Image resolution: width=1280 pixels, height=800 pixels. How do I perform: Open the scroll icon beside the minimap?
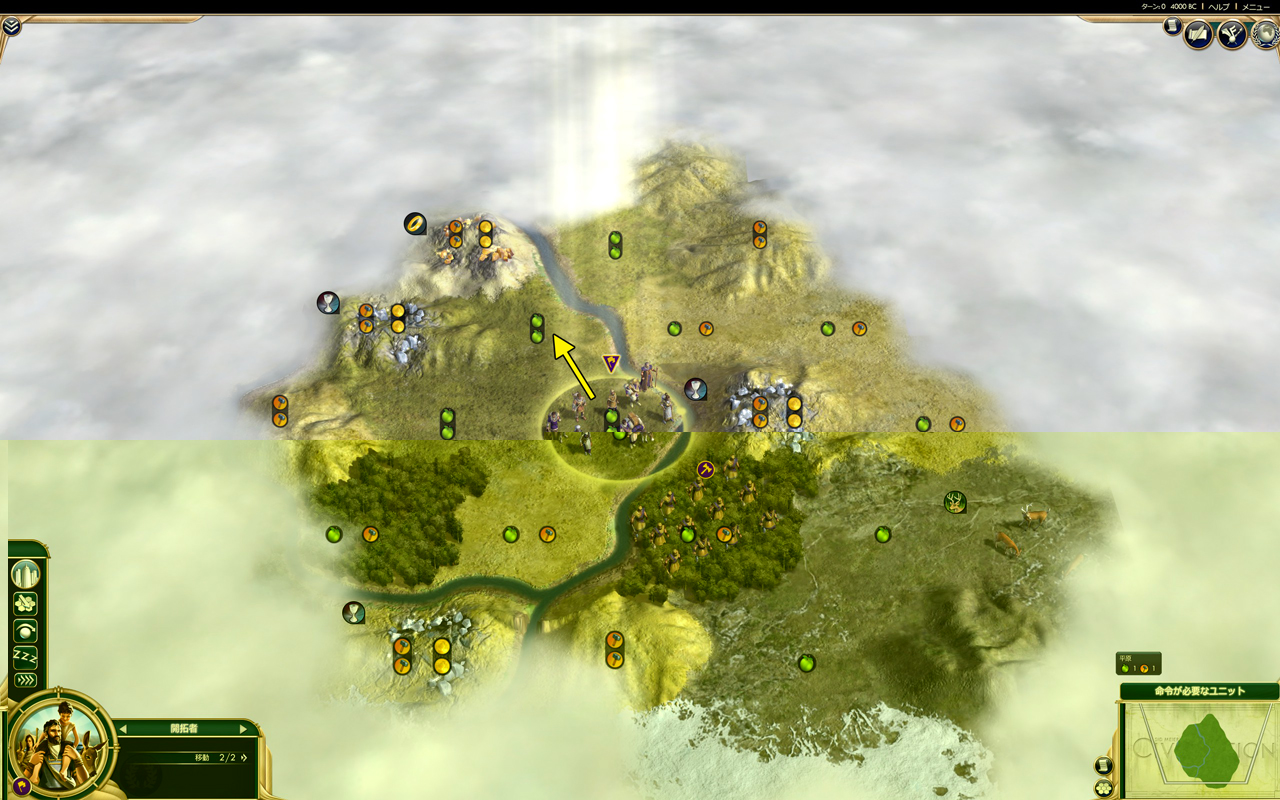1103,766
